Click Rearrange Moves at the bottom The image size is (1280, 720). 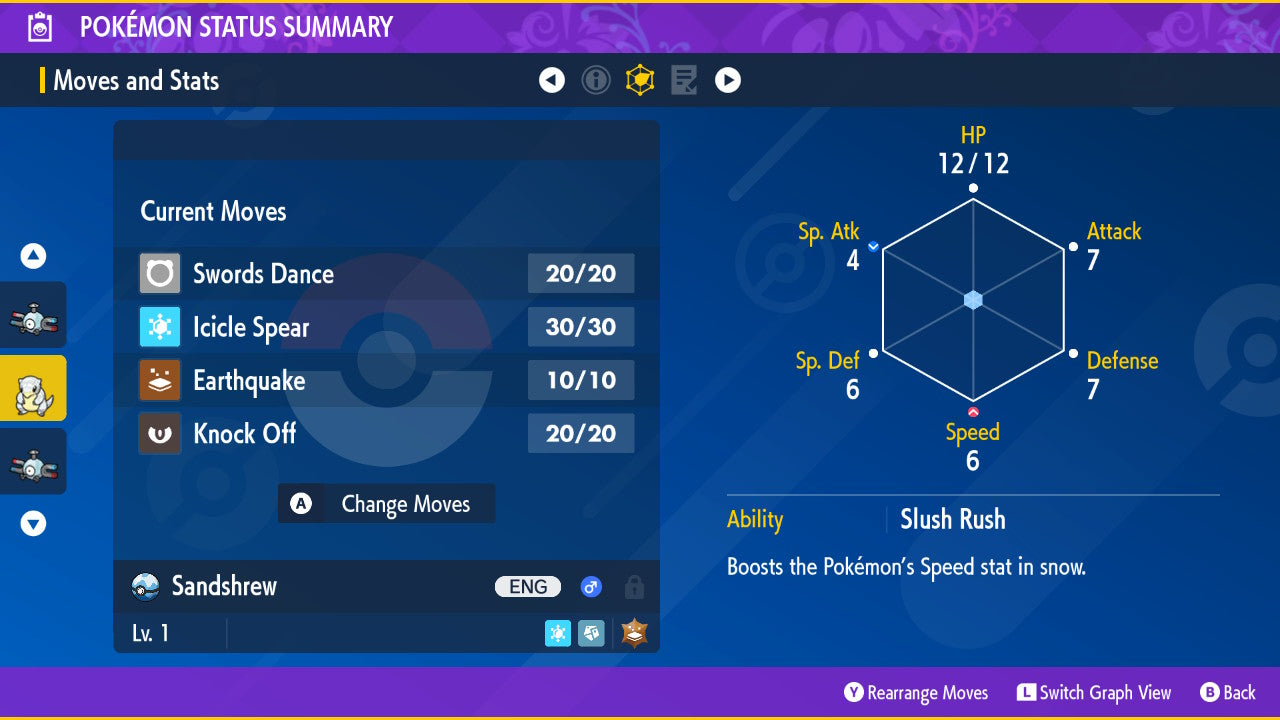coord(916,693)
